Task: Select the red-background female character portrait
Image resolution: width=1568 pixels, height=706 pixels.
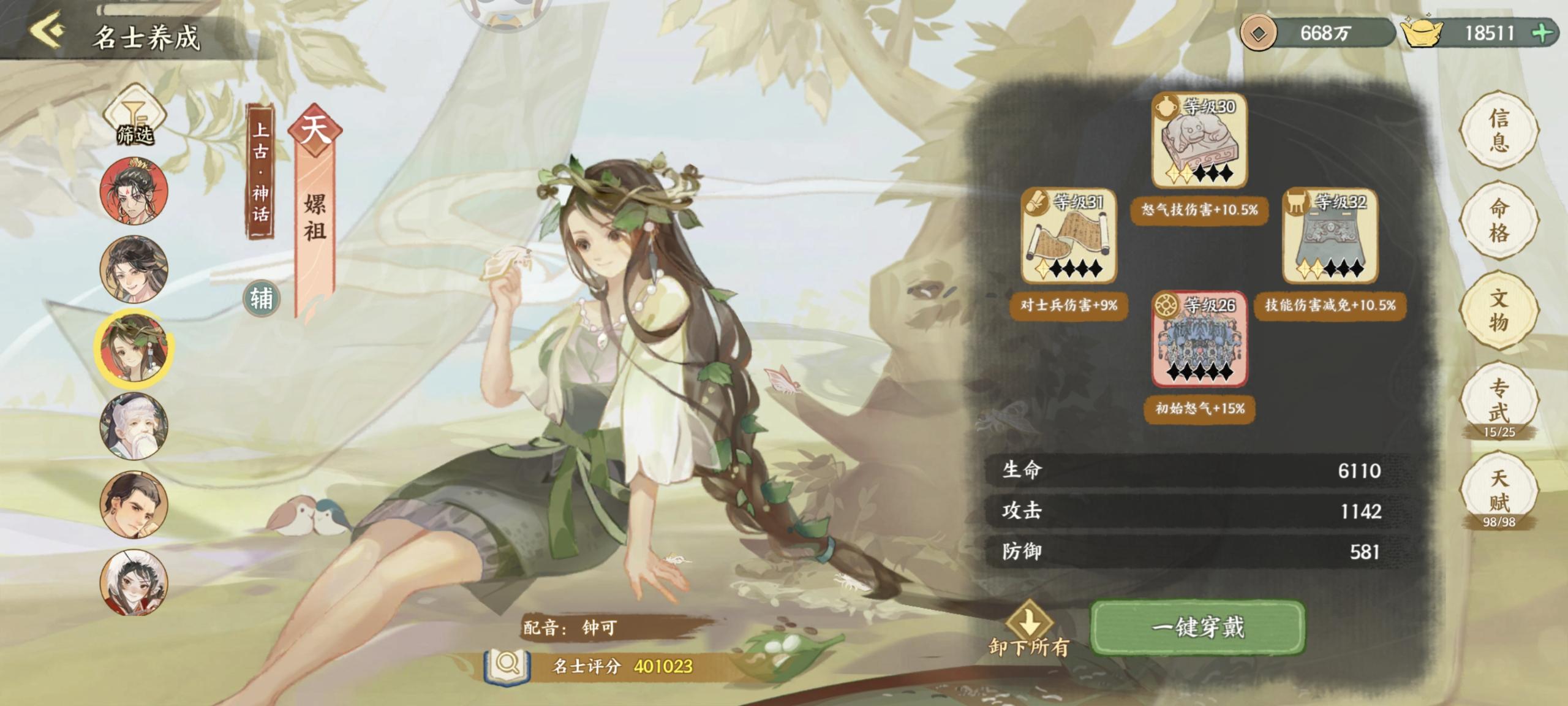Action: click(134, 190)
